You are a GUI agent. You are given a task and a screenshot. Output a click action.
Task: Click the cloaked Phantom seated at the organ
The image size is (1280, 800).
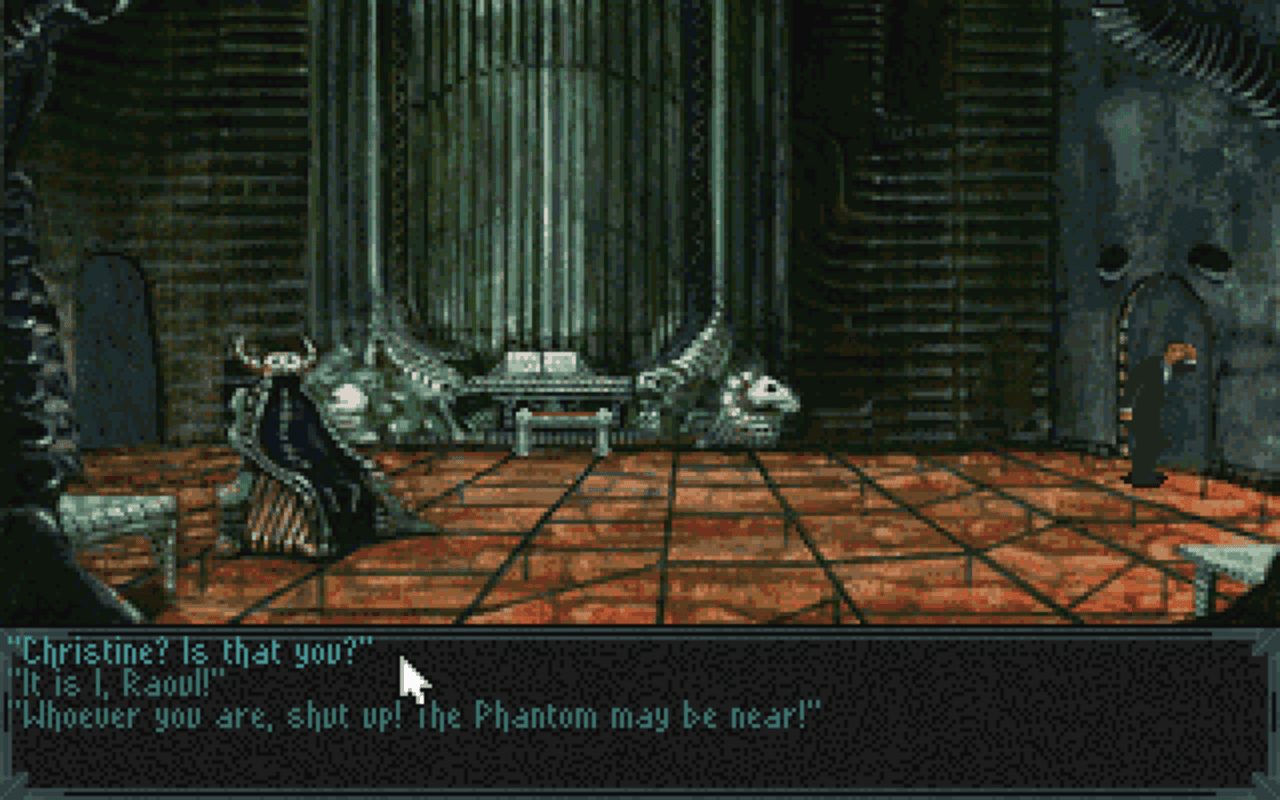(x=290, y=430)
